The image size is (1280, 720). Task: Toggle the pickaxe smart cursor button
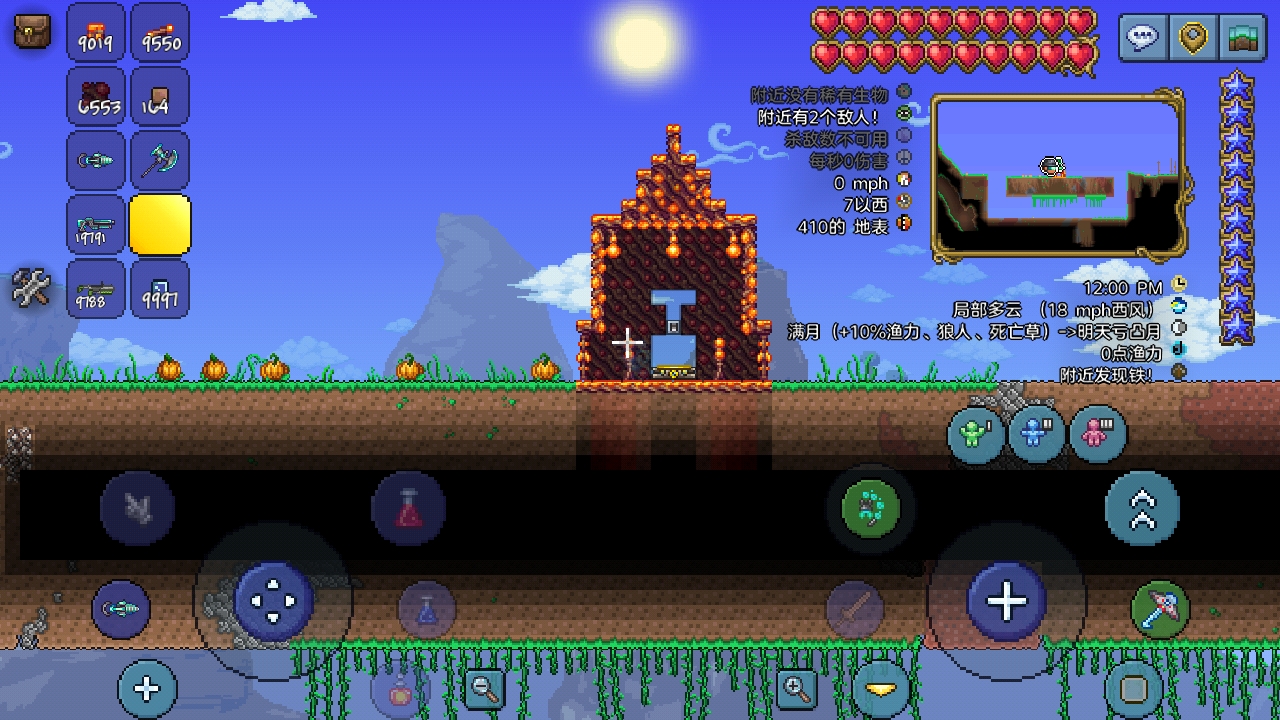coord(1160,609)
